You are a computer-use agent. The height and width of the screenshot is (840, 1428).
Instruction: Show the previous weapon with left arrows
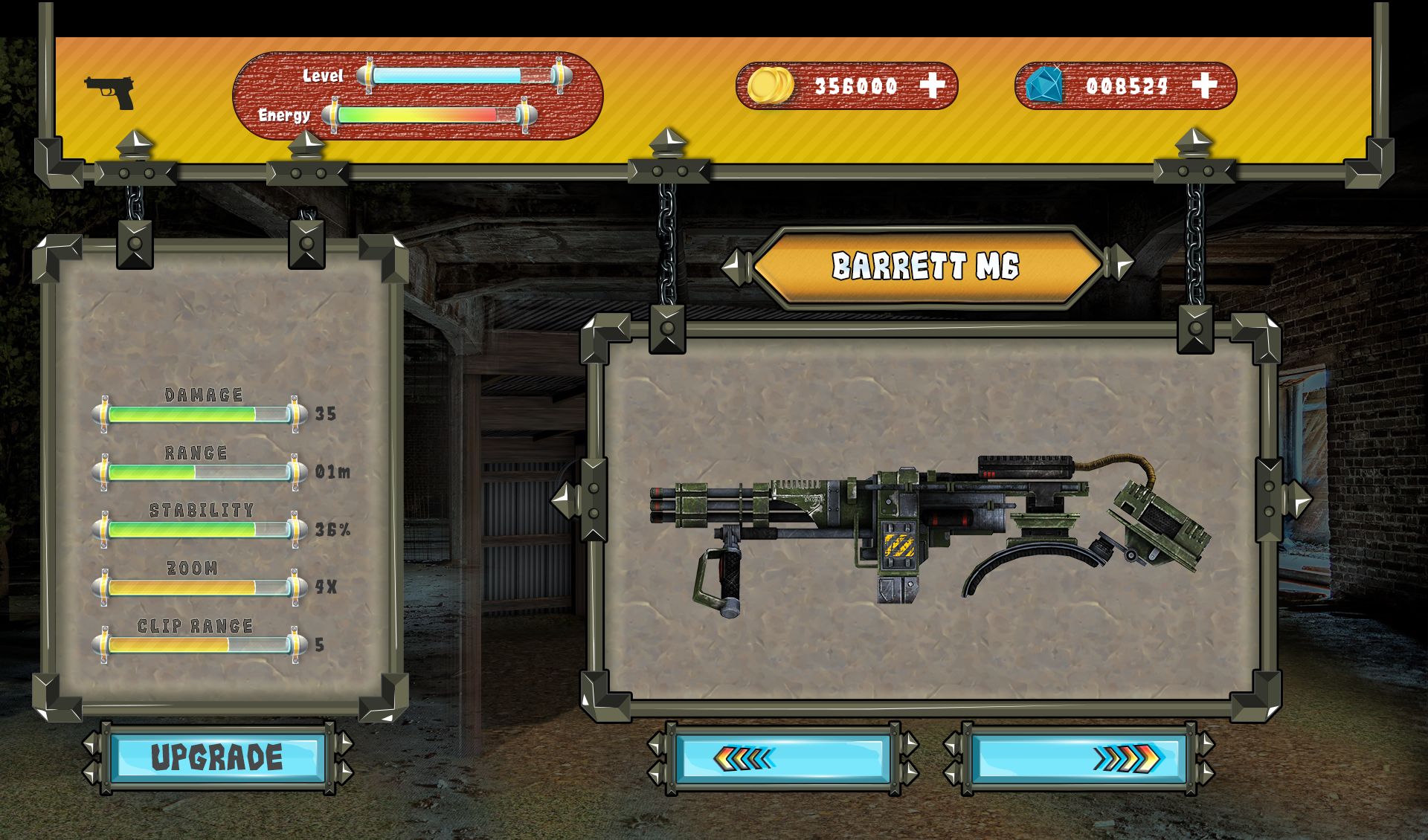point(782,758)
